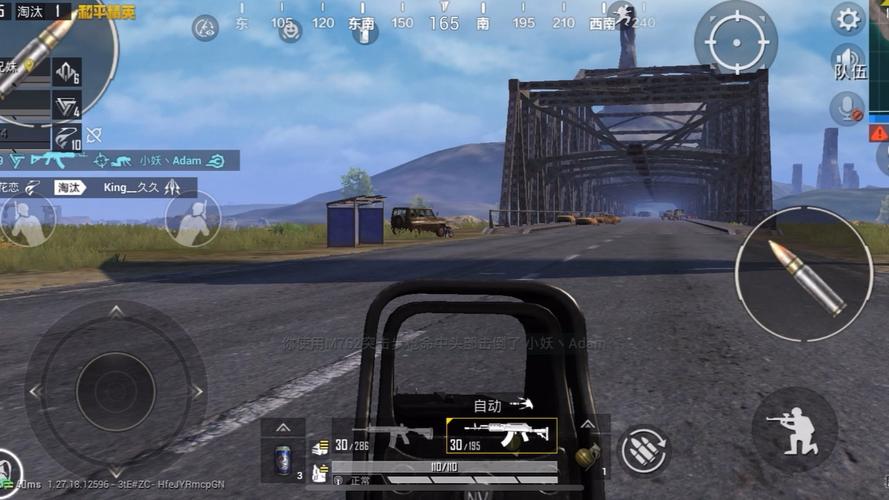
Task: Expand the grenade selection arrow
Action: pyautogui.click(x=589, y=427)
